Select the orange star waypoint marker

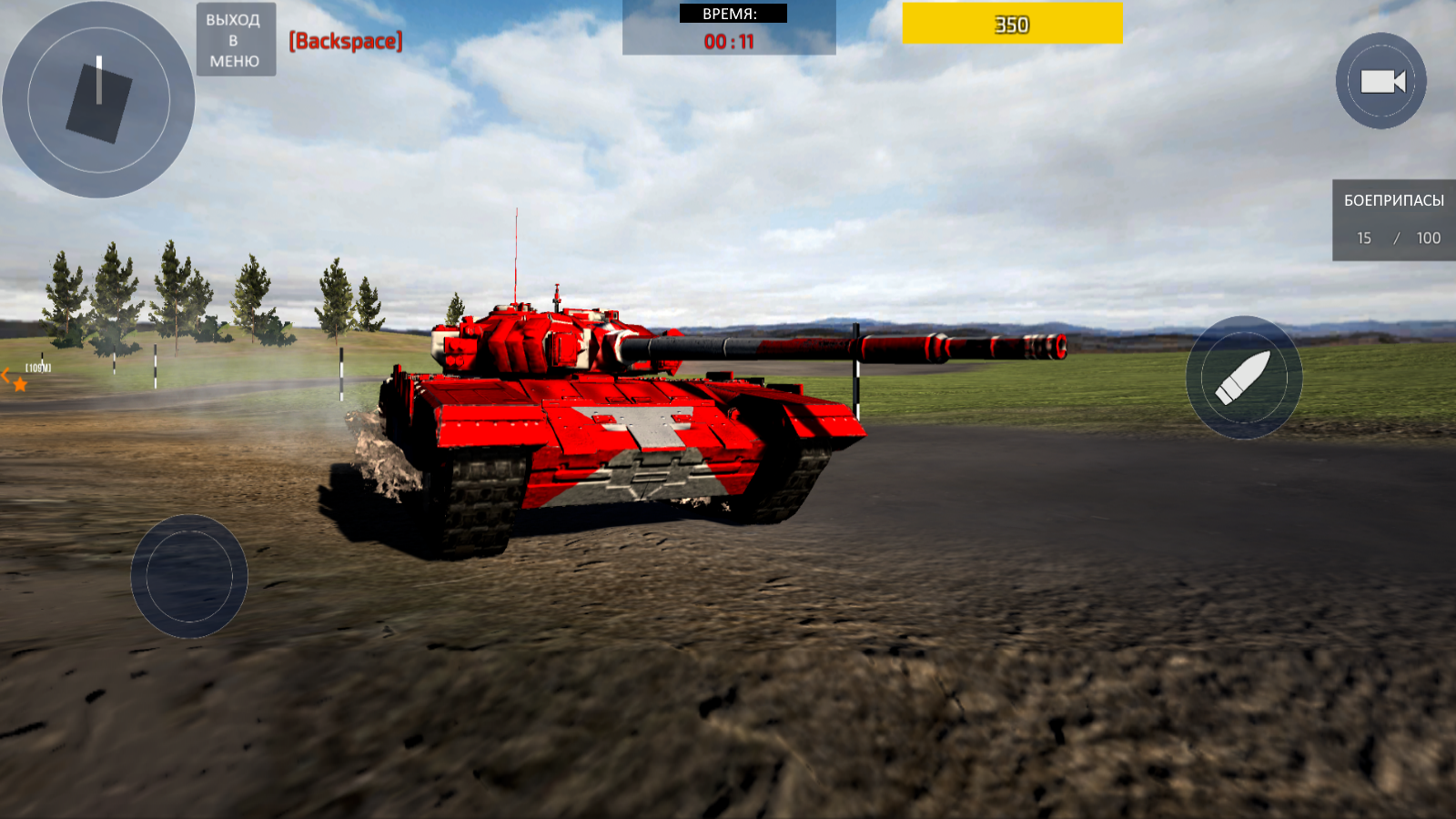(19, 383)
